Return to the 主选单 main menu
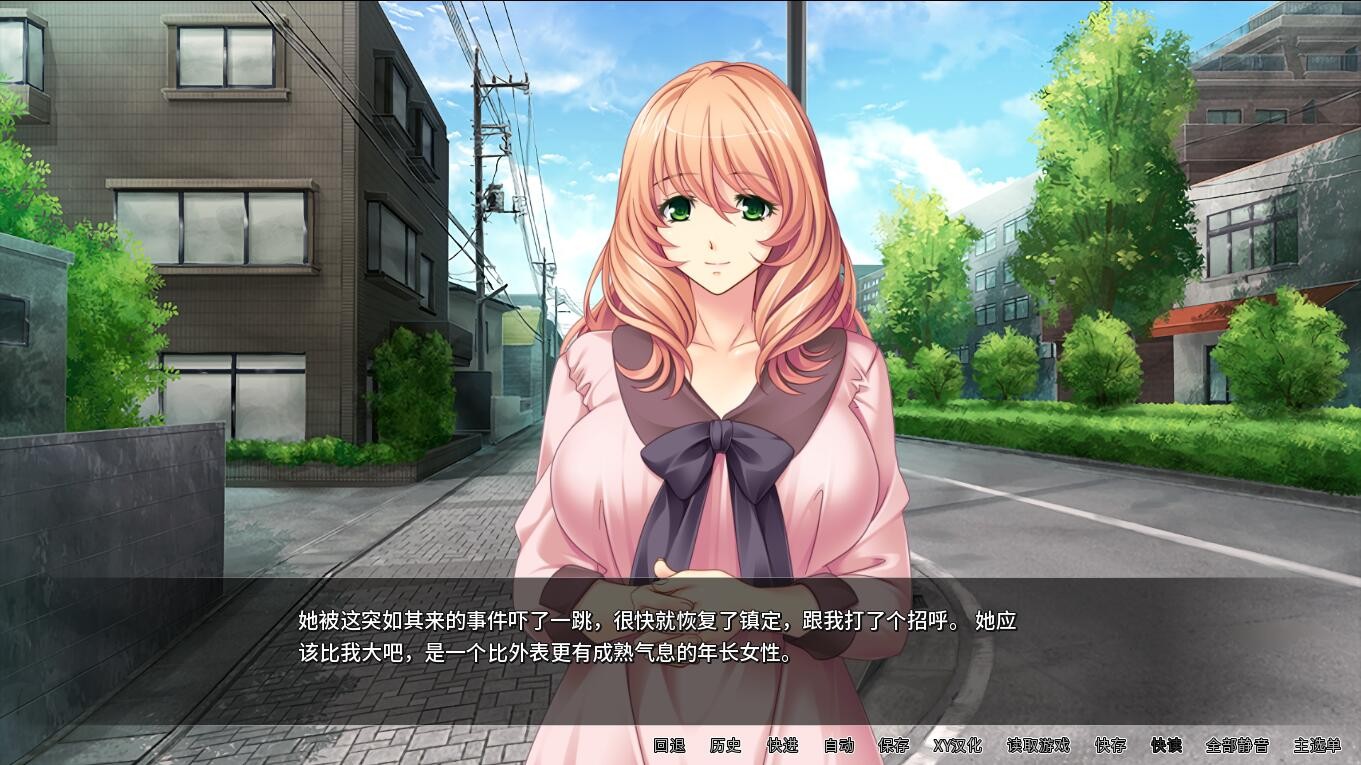Screen dimensions: 1361x765 (1317, 745)
